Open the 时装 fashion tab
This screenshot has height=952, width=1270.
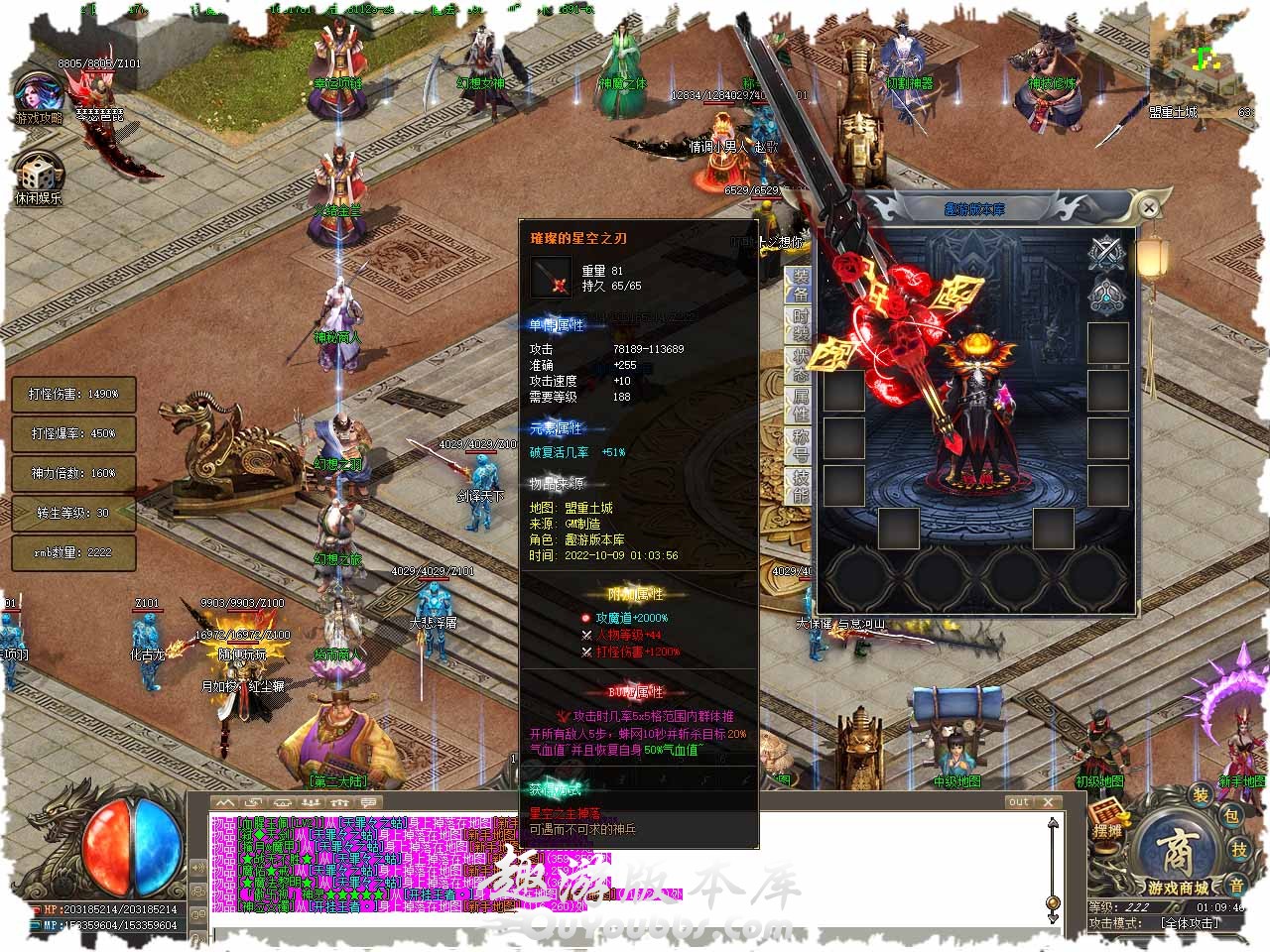[800, 326]
